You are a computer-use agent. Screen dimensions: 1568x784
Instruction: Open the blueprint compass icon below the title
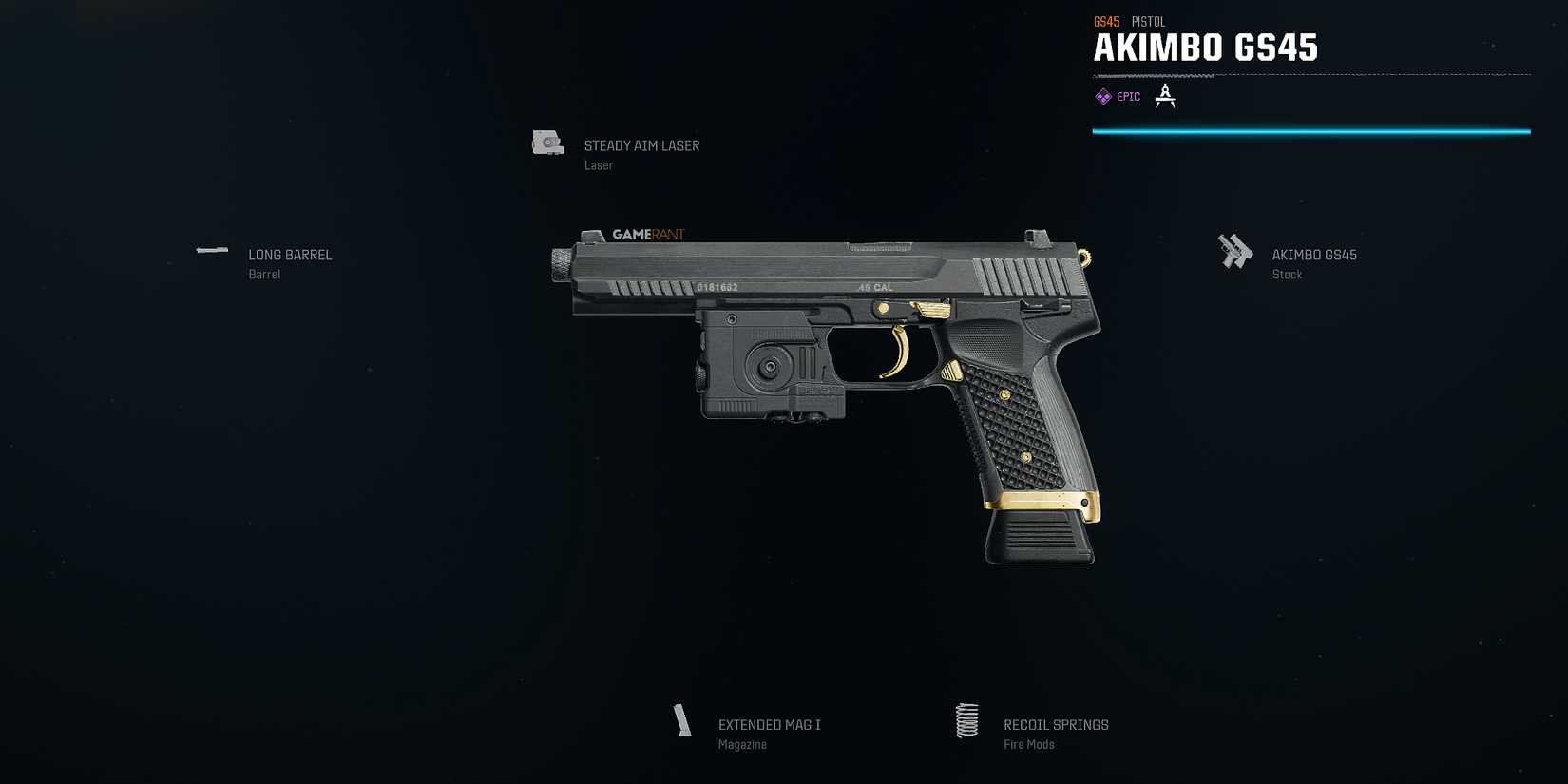click(1165, 96)
